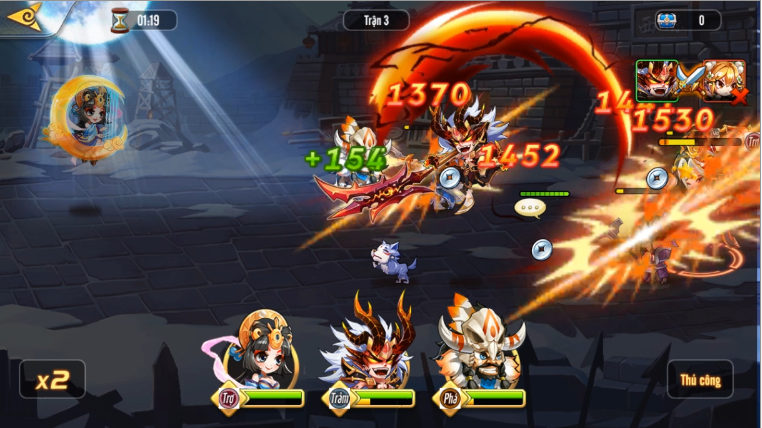Tap the Thủ công manual mode button

700,380
